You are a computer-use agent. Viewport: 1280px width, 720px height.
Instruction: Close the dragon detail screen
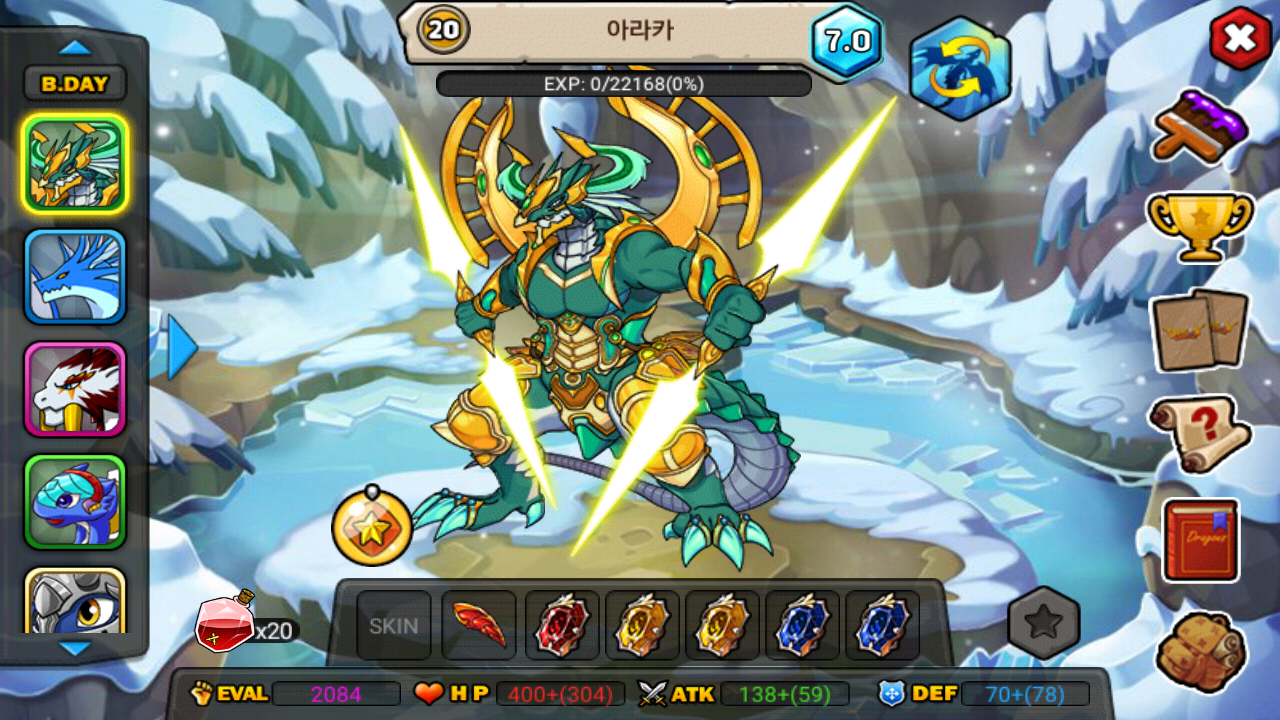point(1240,40)
